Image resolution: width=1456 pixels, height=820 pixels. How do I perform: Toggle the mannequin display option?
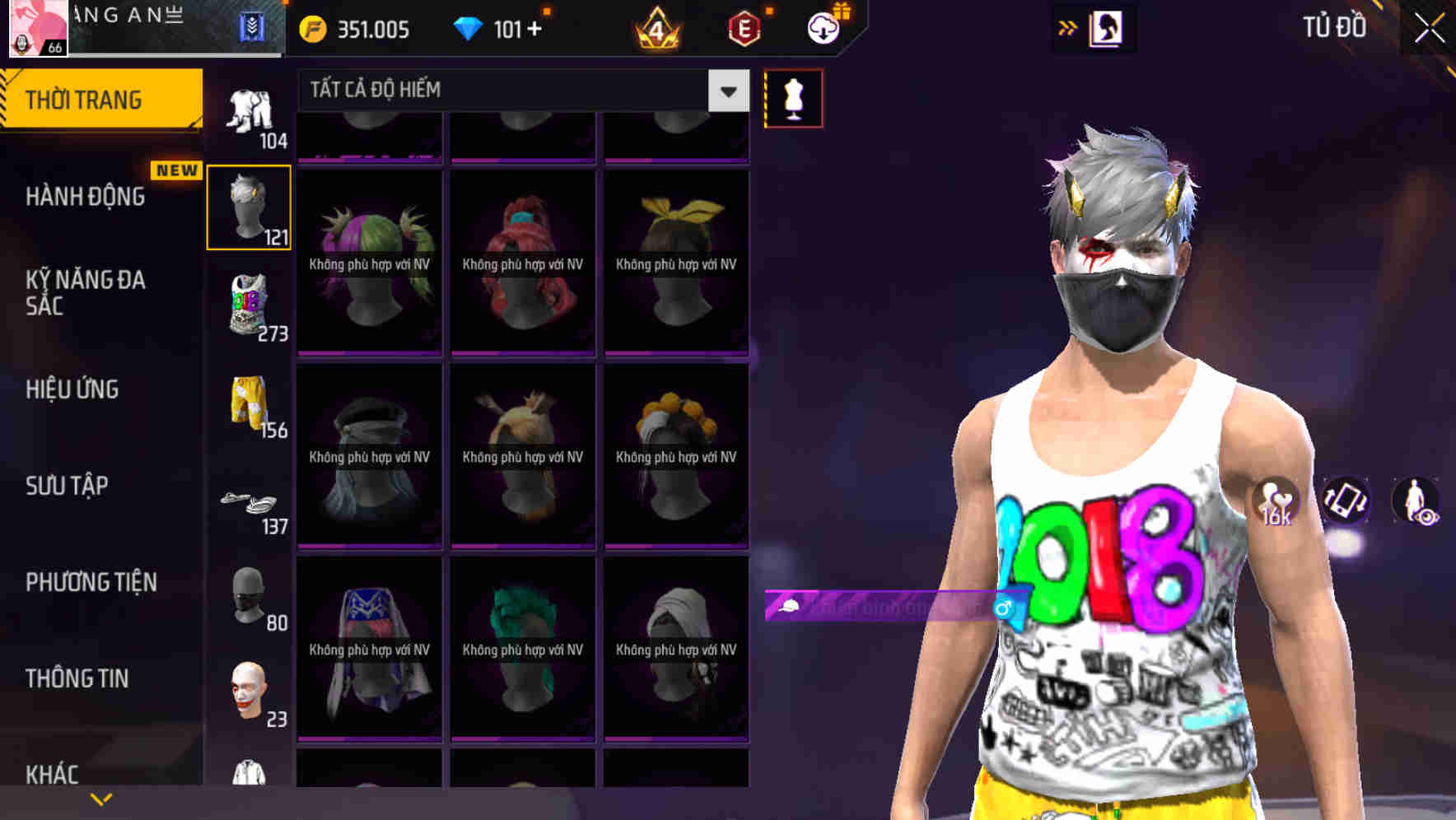point(793,97)
